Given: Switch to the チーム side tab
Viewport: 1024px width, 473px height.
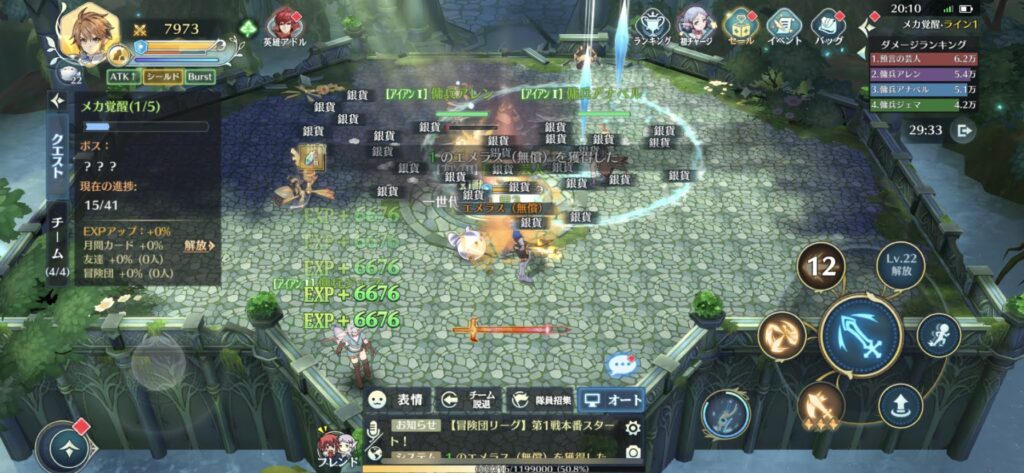Looking at the screenshot, I should coord(56,242).
